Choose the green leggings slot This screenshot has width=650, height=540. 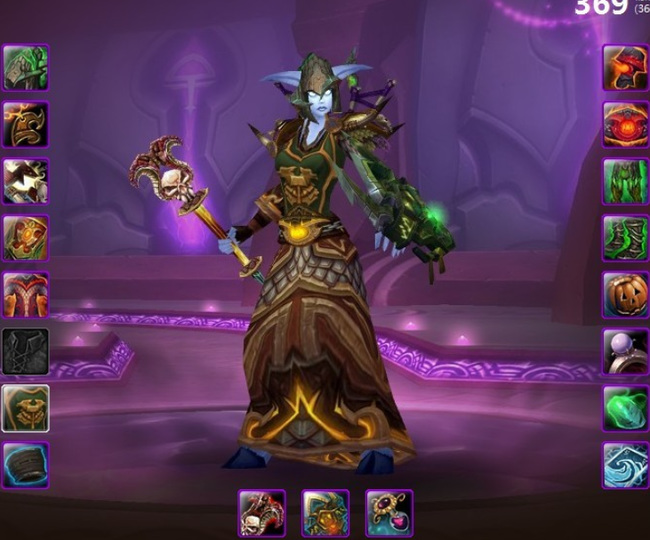pos(625,181)
